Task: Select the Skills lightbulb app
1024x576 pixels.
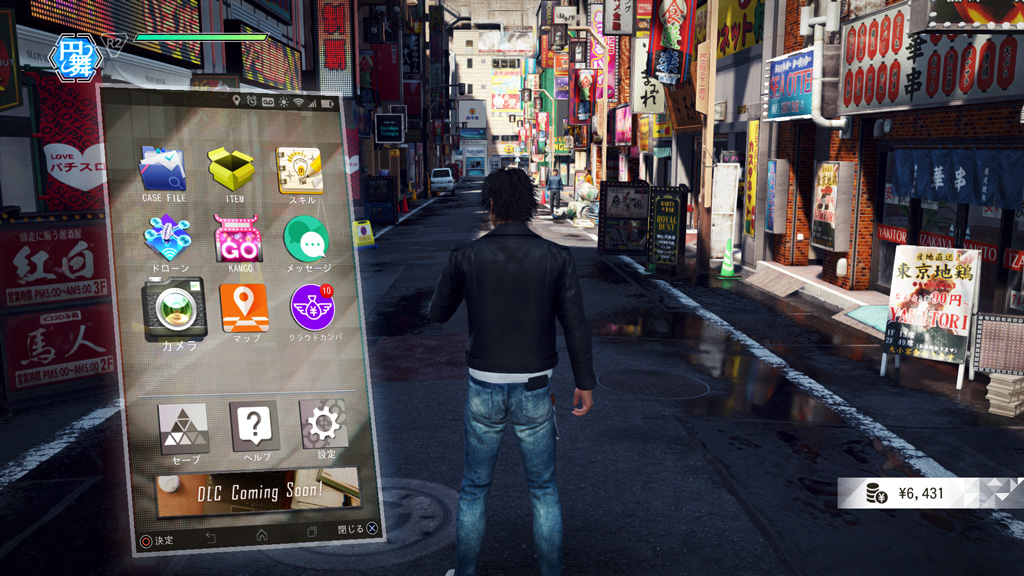Action: [299, 170]
